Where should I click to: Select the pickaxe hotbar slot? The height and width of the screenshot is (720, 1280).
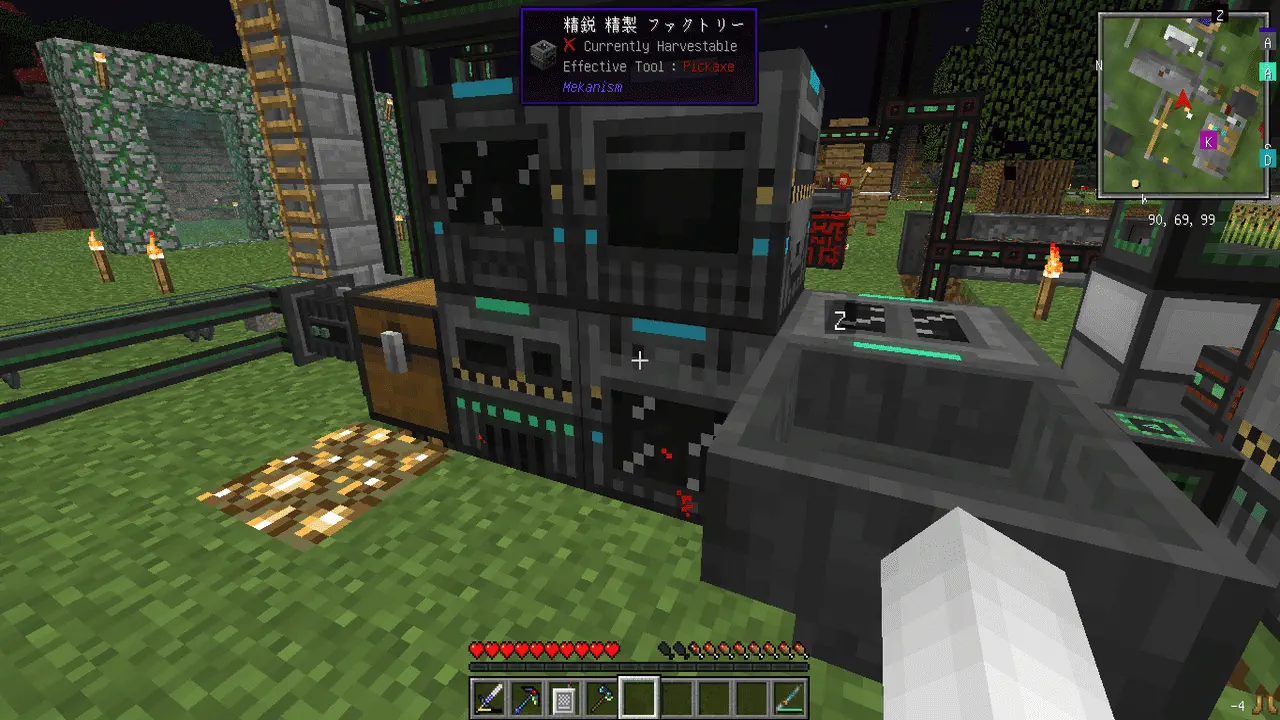click(x=527, y=697)
